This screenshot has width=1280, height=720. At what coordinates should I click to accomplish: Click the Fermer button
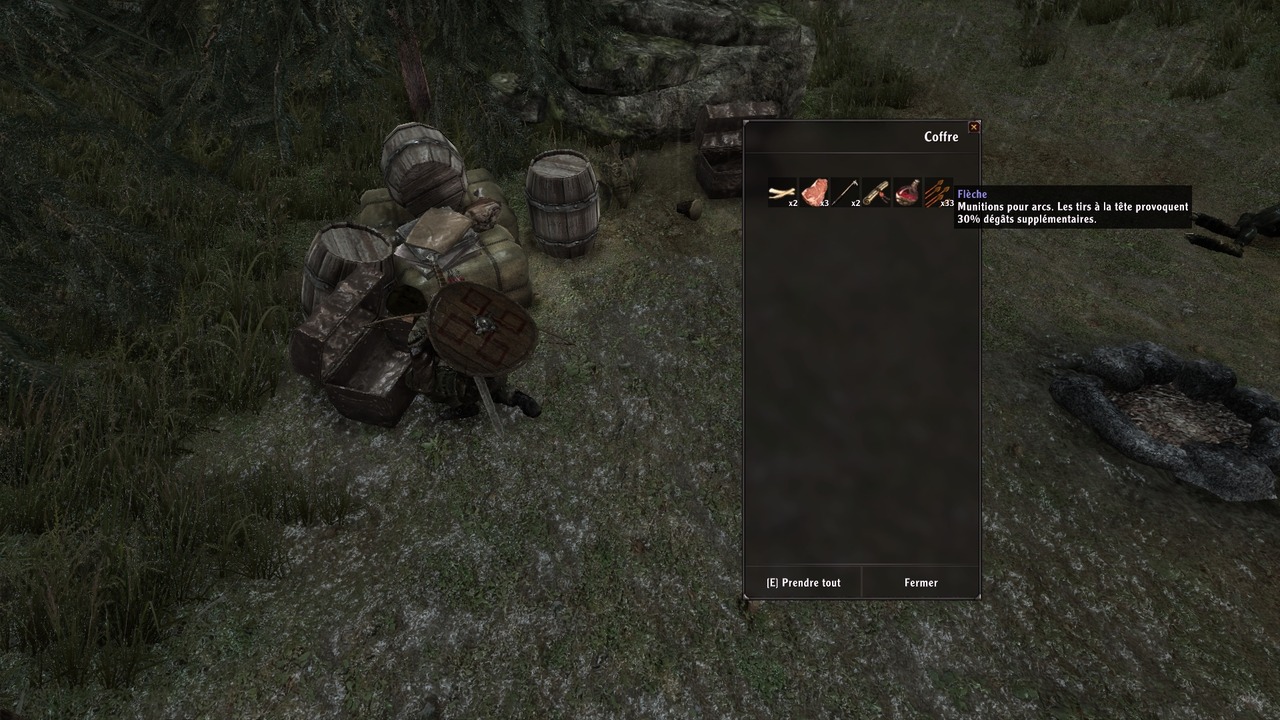[x=921, y=583]
